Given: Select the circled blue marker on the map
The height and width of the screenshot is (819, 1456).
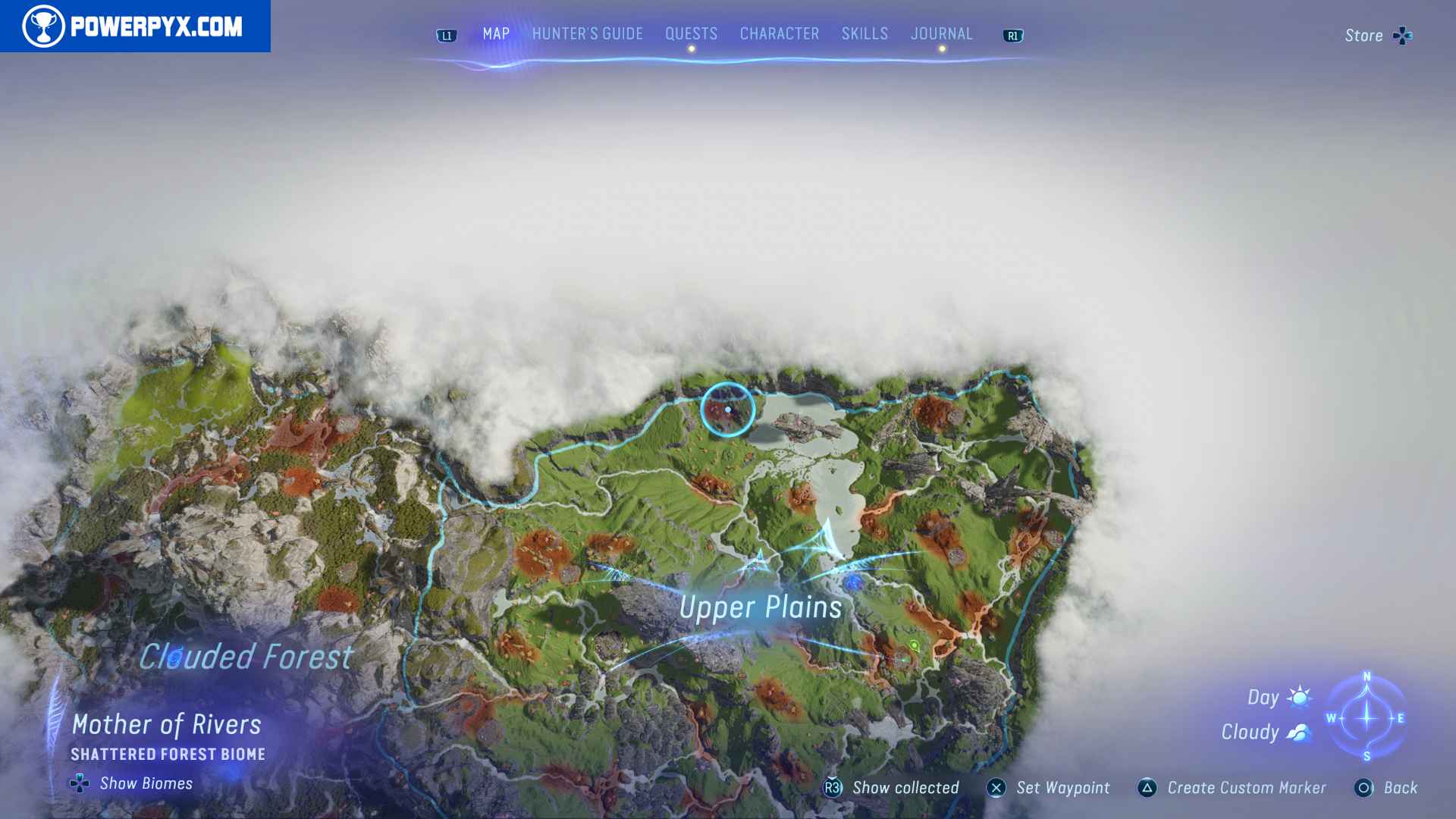Looking at the screenshot, I should point(727,409).
